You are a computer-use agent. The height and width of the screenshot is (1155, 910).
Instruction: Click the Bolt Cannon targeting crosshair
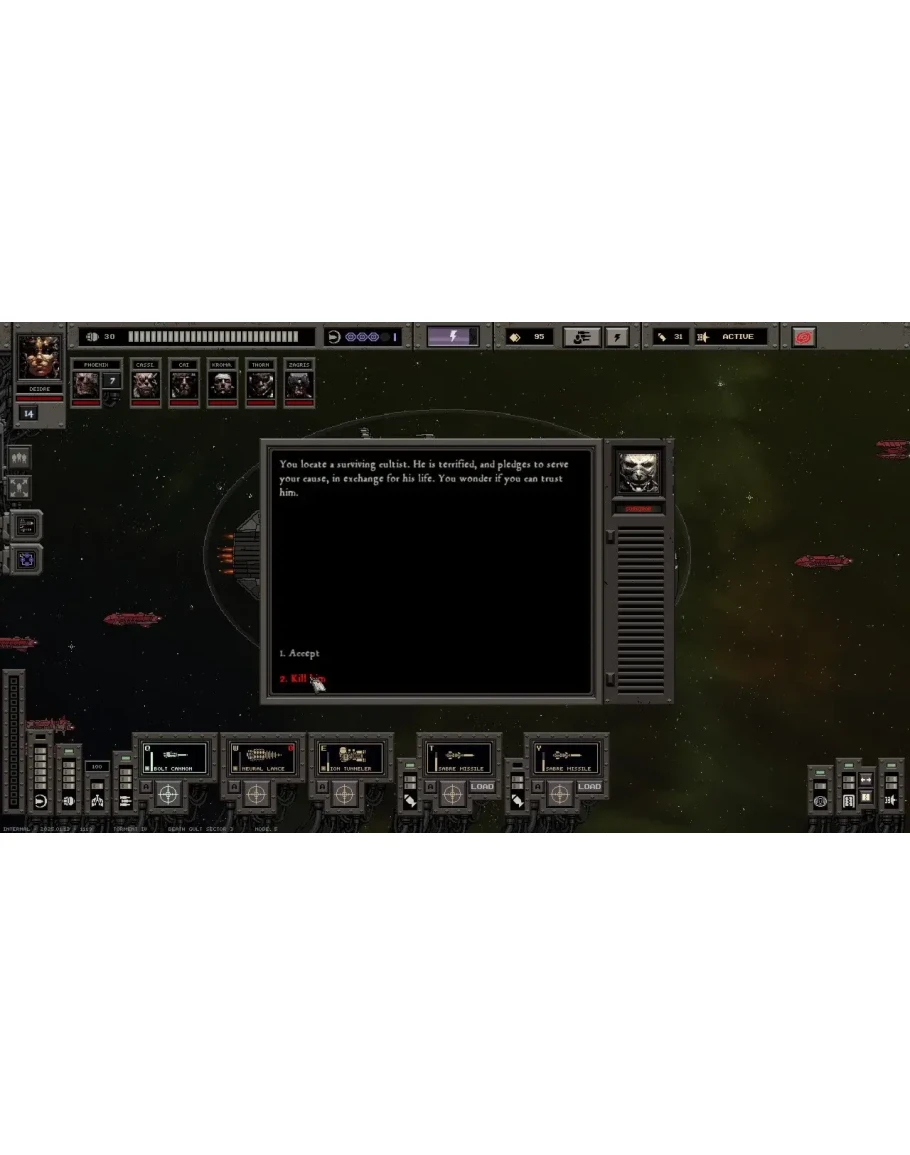pyautogui.click(x=168, y=794)
